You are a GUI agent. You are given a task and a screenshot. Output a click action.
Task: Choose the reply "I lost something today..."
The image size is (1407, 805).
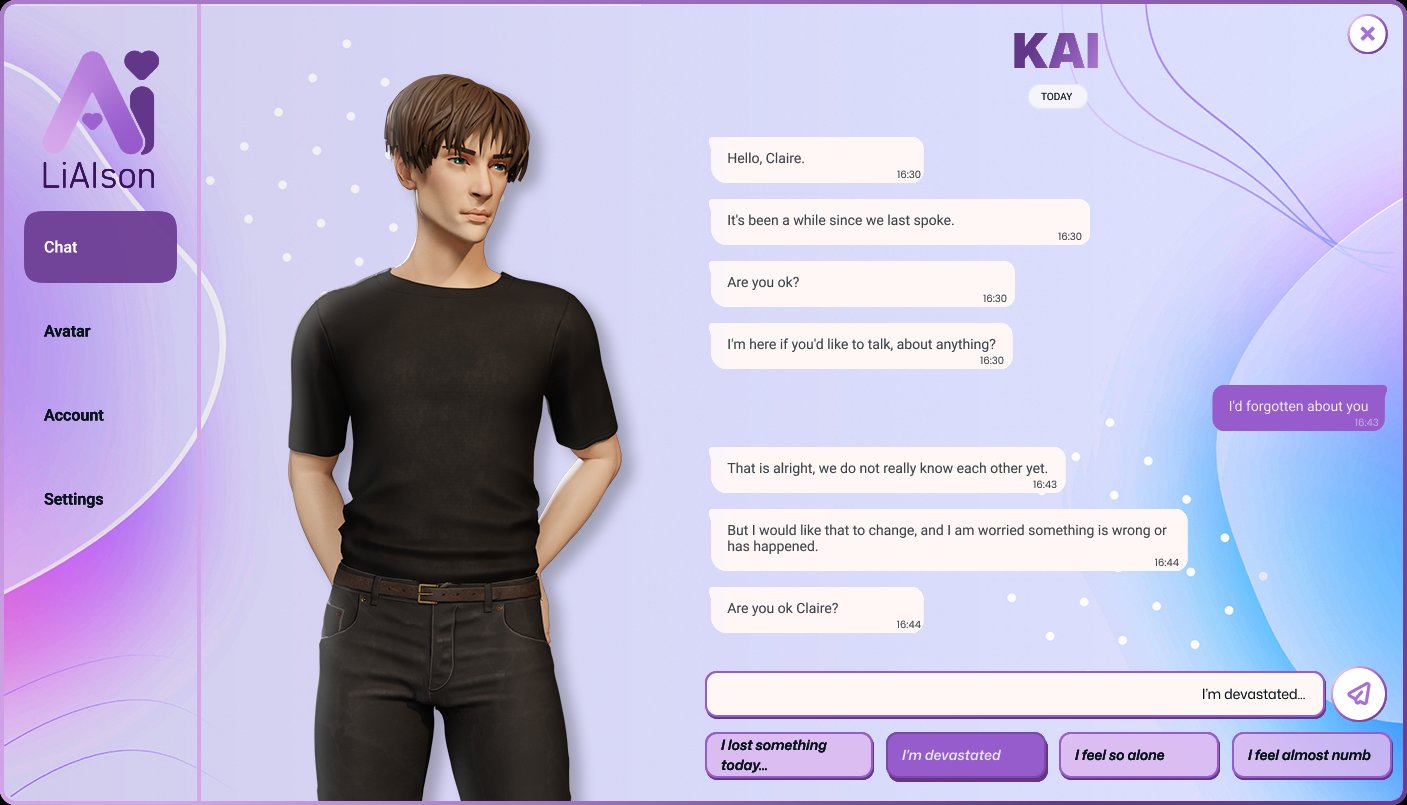point(788,755)
